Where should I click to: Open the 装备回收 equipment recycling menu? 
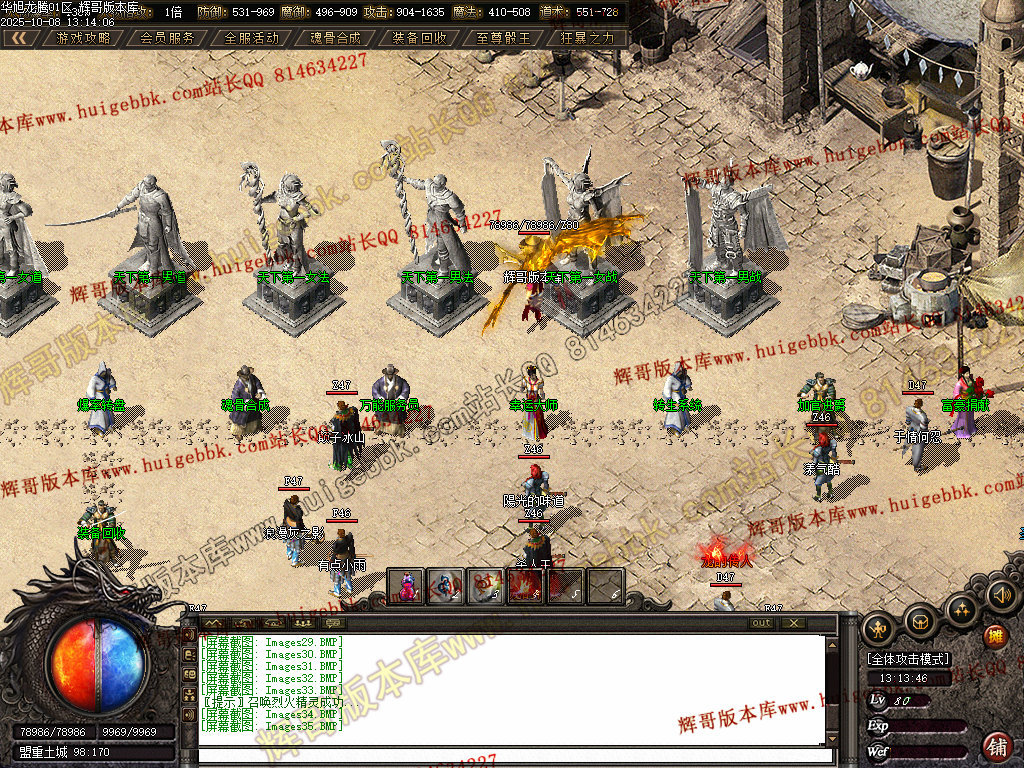[420, 38]
